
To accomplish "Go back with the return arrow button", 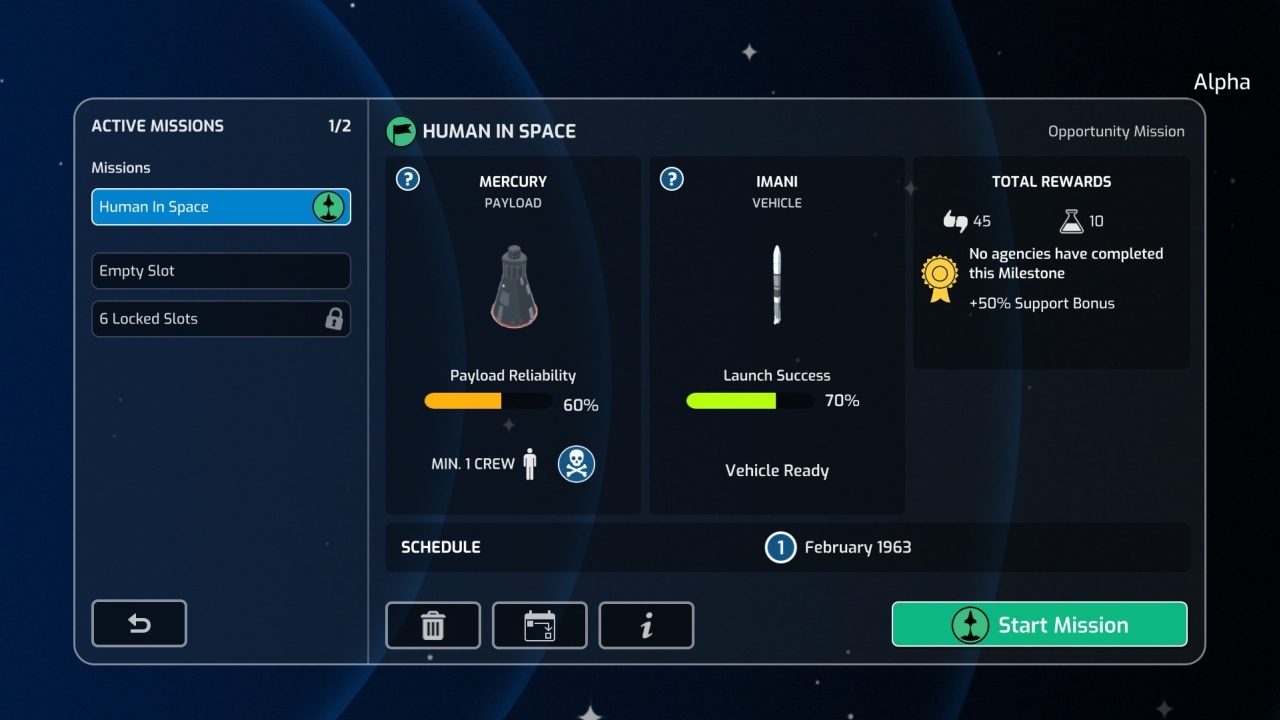I will [139, 624].
